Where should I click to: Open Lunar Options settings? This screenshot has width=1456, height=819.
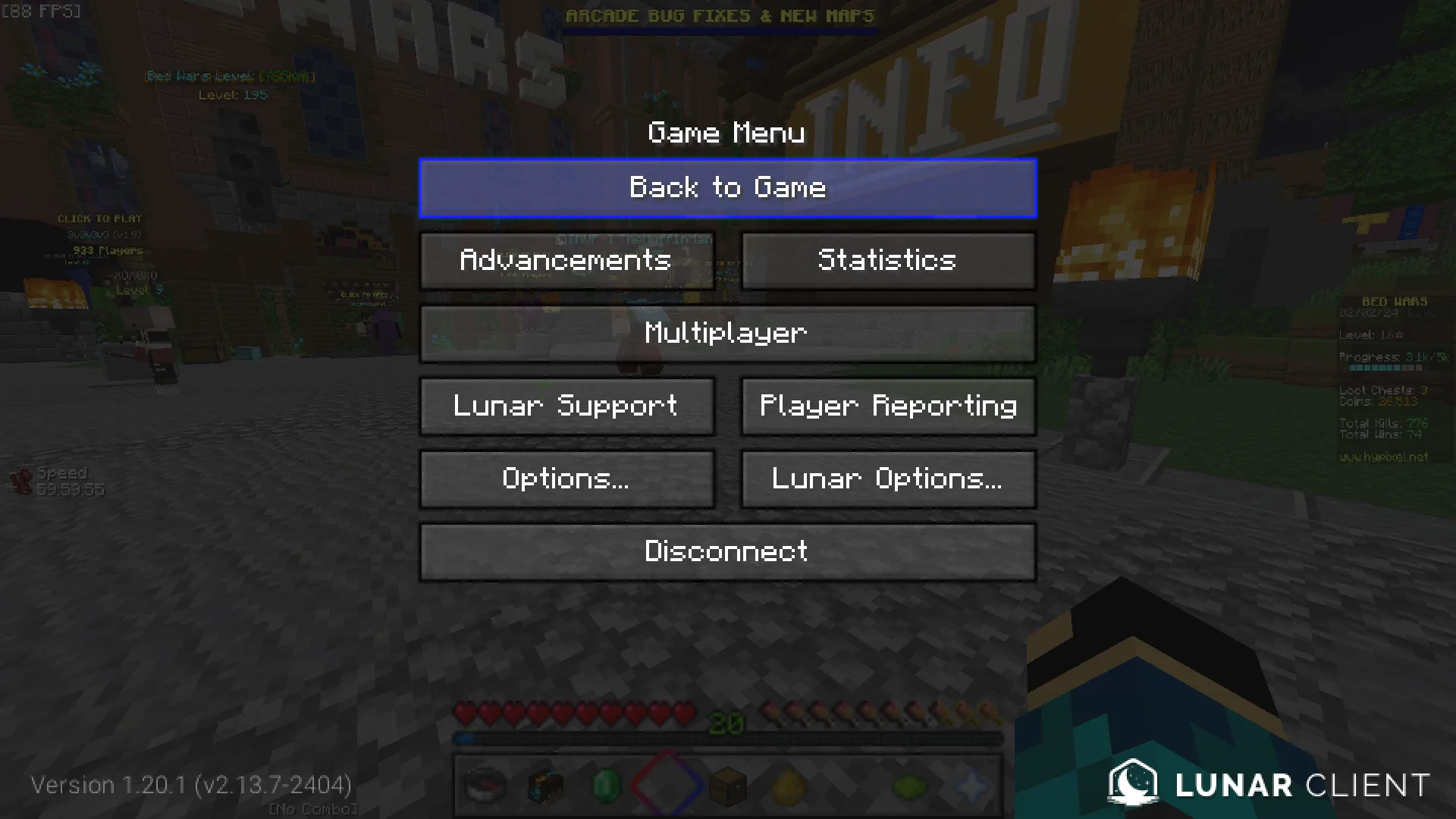tap(887, 479)
